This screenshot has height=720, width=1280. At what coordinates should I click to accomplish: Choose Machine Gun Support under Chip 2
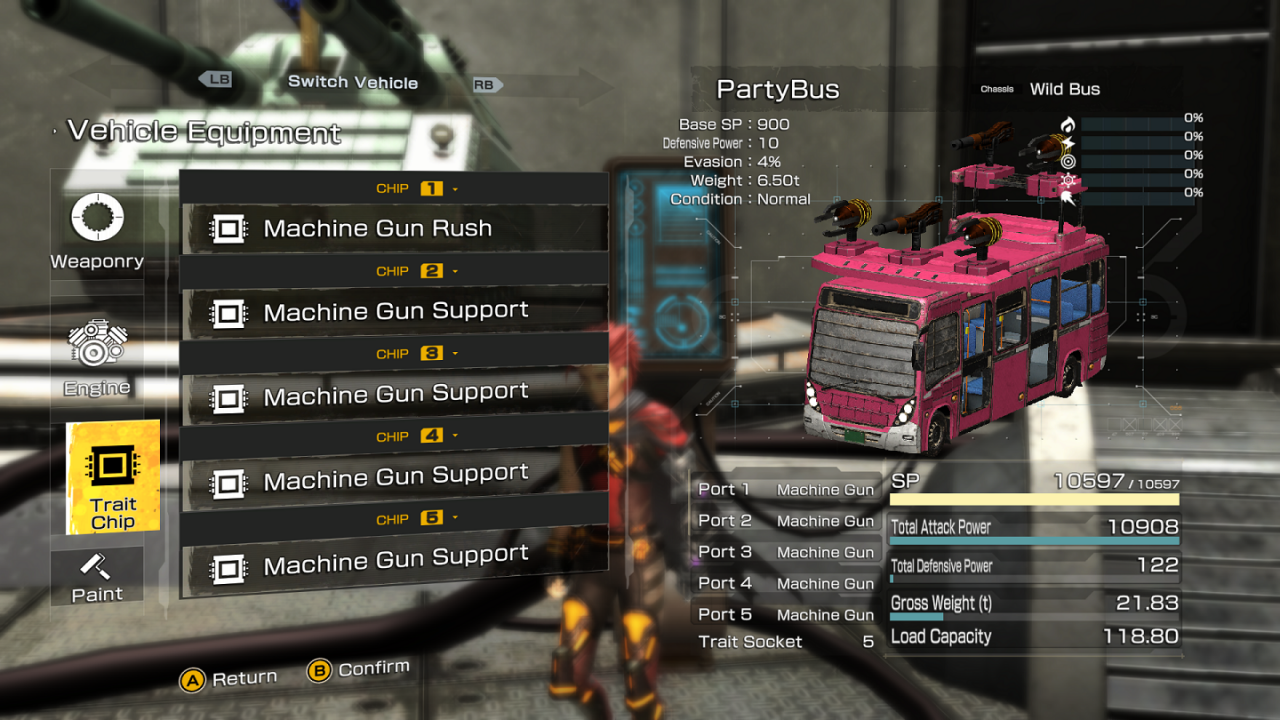(x=394, y=311)
